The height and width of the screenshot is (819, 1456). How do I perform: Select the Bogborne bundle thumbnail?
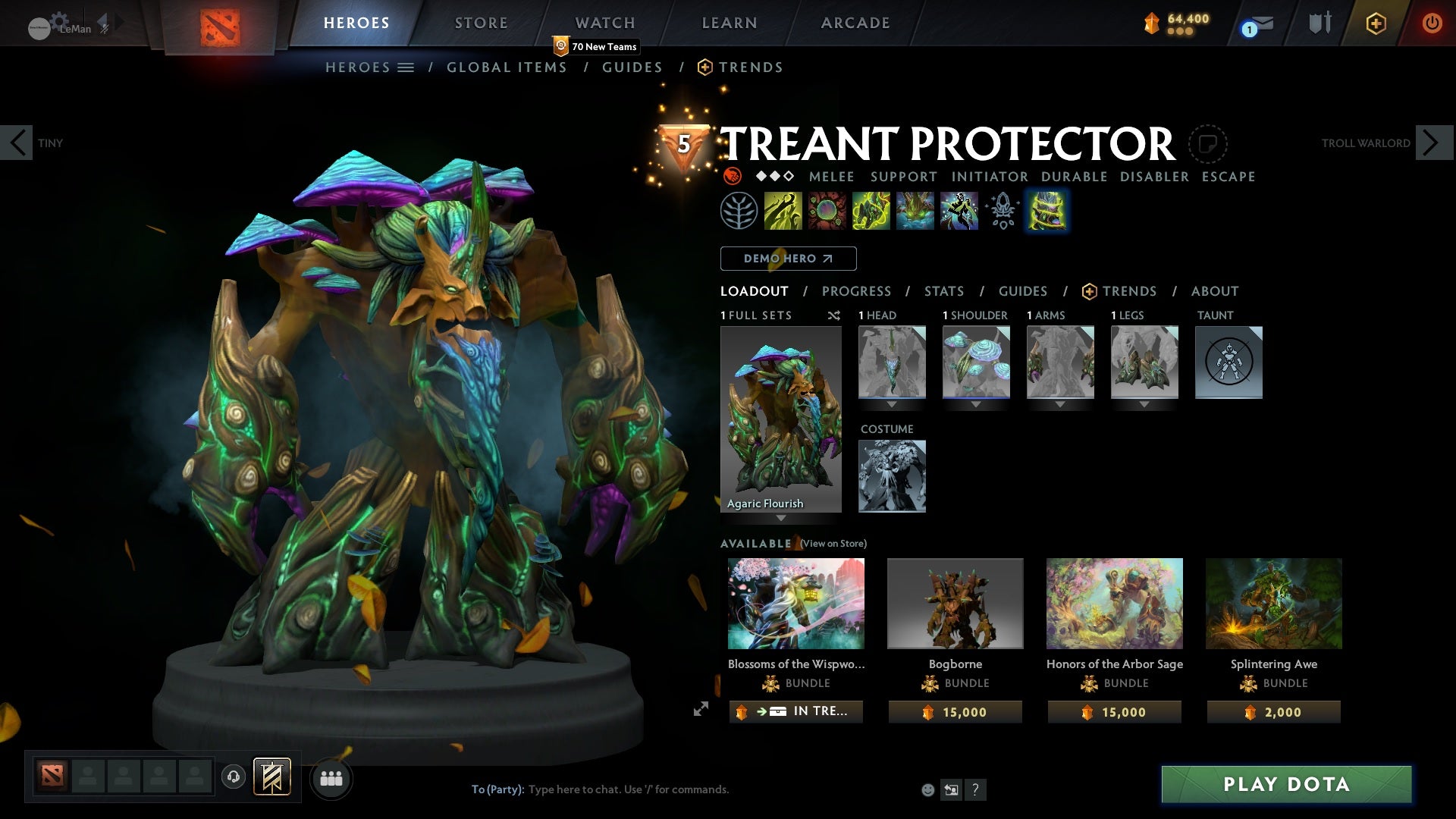(x=955, y=603)
